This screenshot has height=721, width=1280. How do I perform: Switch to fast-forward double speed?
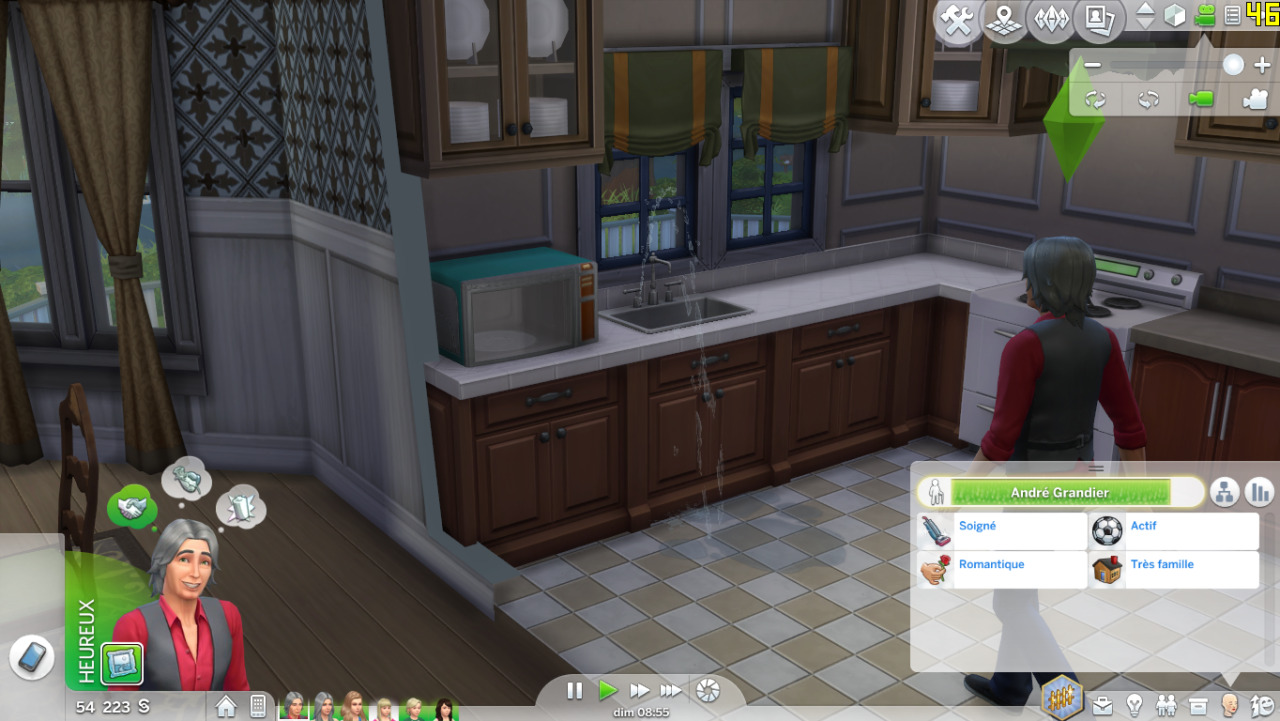639,690
